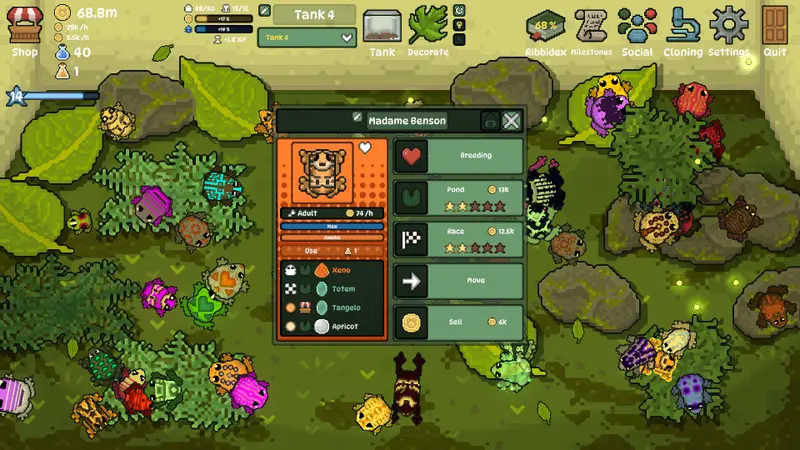Choose the Breeding option
The width and height of the screenshot is (800, 450).
(x=459, y=156)
